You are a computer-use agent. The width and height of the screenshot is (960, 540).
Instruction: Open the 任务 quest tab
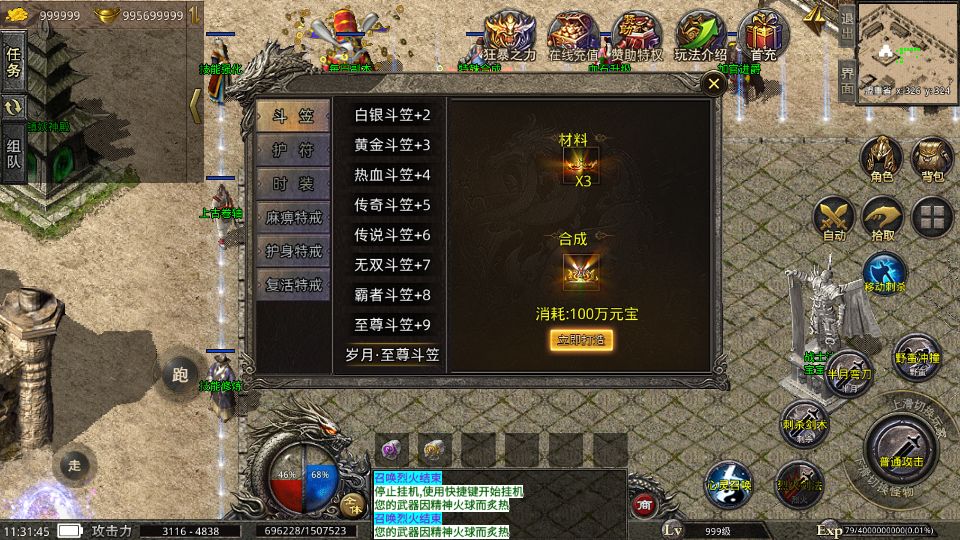[x=14, y=60]
